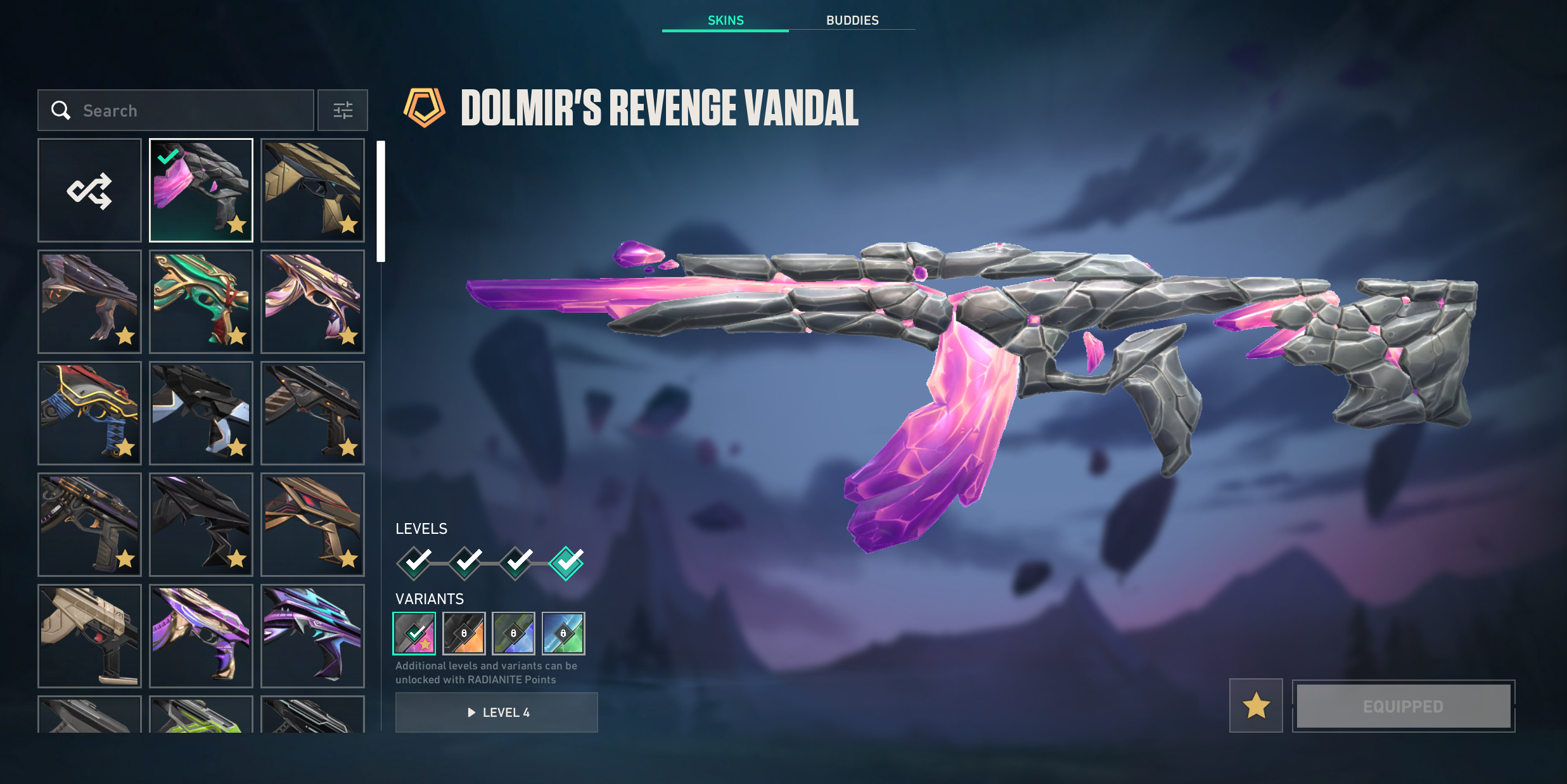The height and width of the screenshot is (784, 1567).
Task: Select the locked green variant swatch
Action: coord(563,633)
